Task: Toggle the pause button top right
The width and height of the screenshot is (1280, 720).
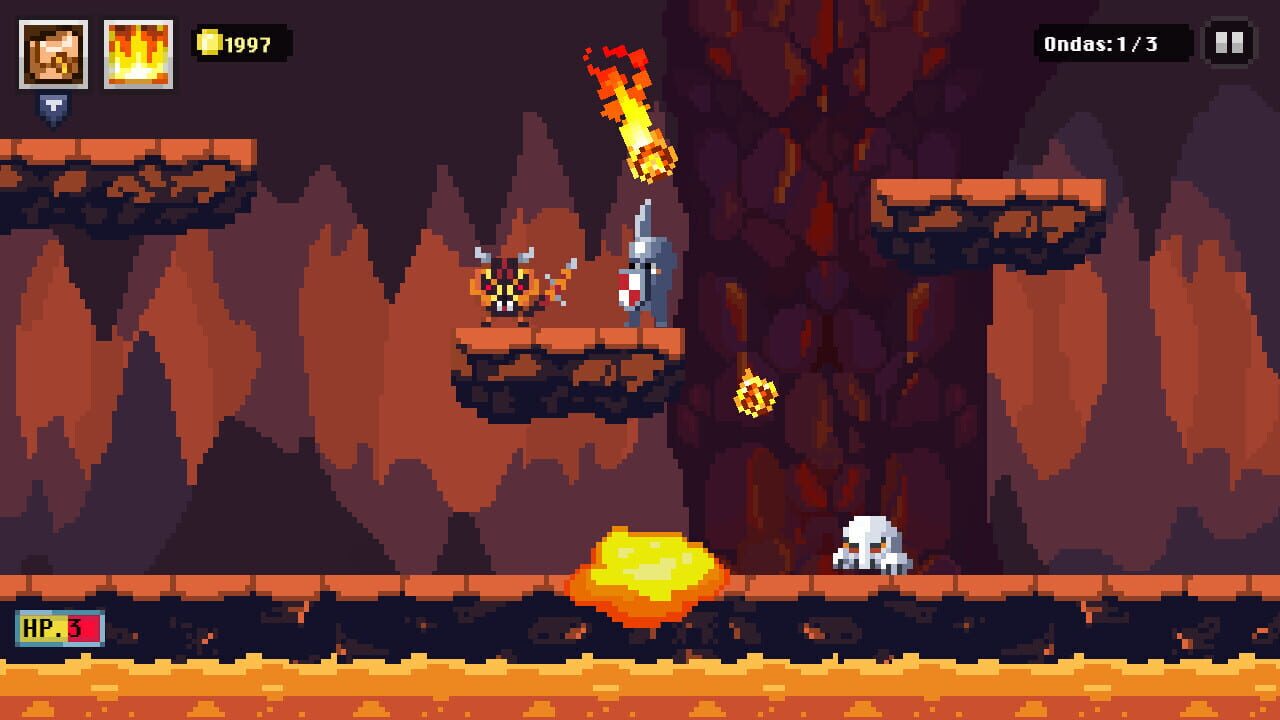Action: (x=1228, y=43)
